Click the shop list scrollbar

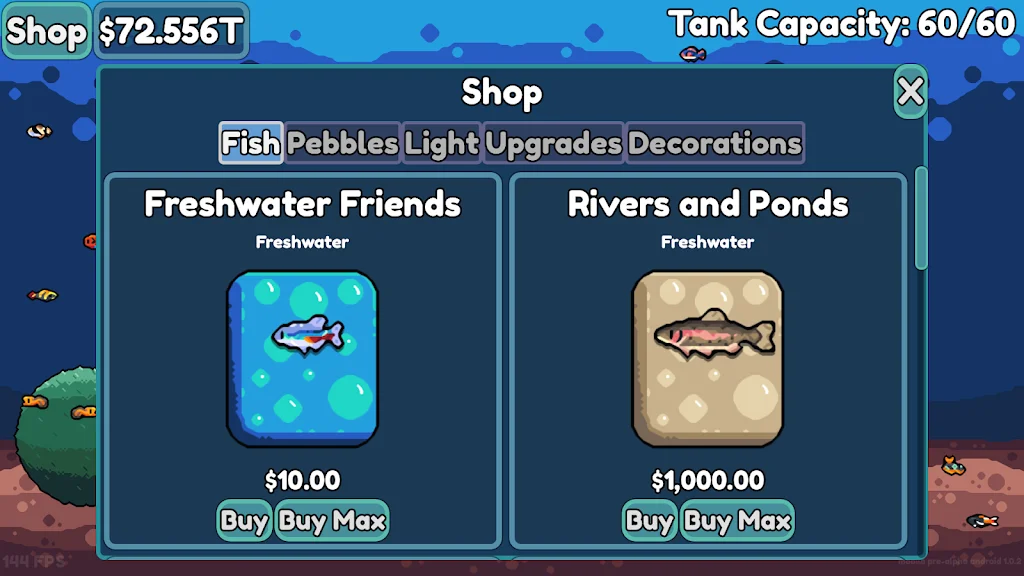tap(921, 218)
